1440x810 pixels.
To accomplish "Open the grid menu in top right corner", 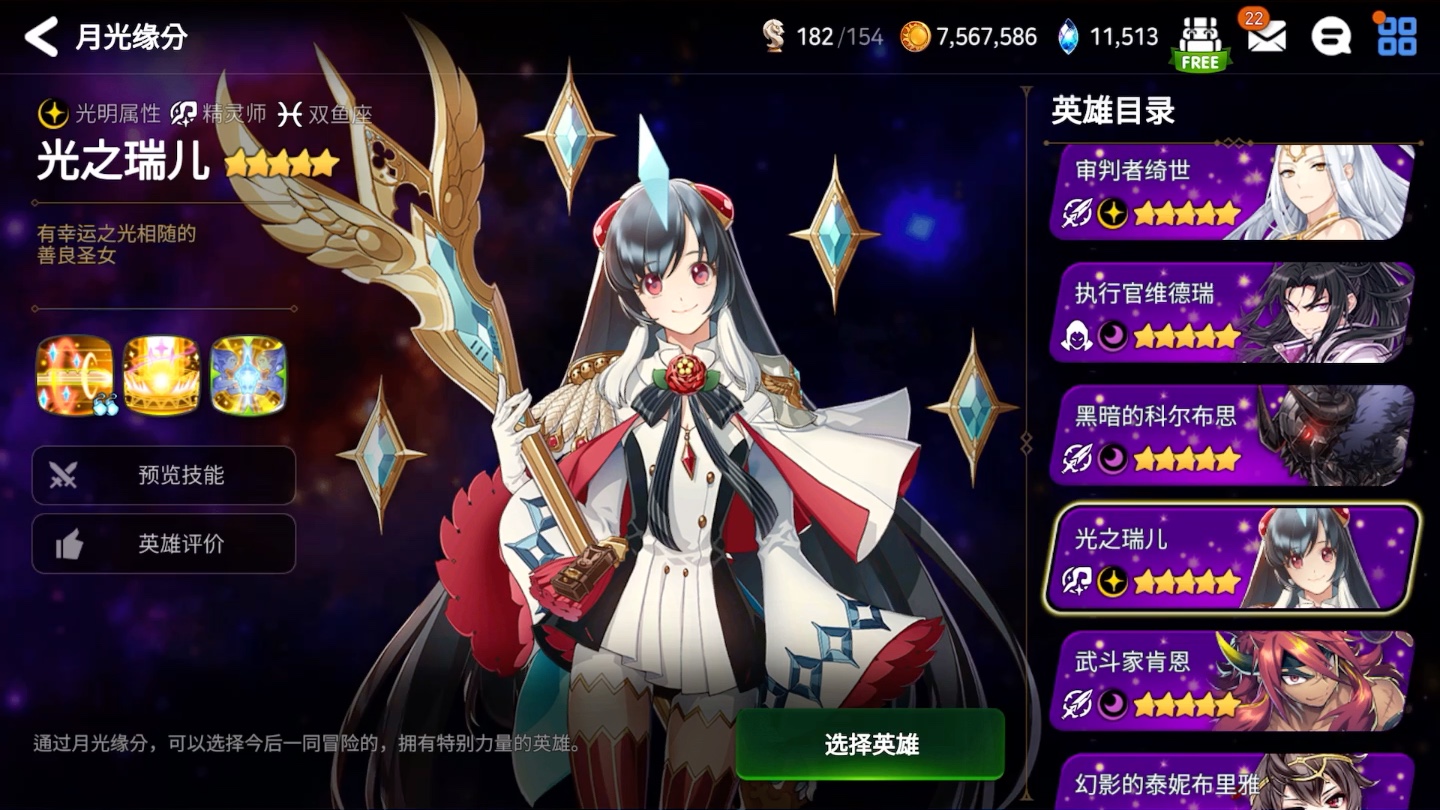I will (1398, 36).
